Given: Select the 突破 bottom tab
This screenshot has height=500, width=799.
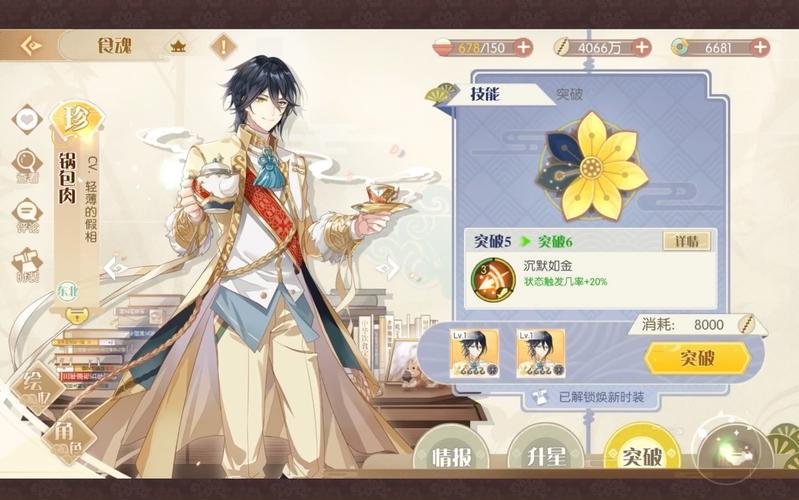Looking at the screenshot, I should pyautogui.click(x=642, y=457).
